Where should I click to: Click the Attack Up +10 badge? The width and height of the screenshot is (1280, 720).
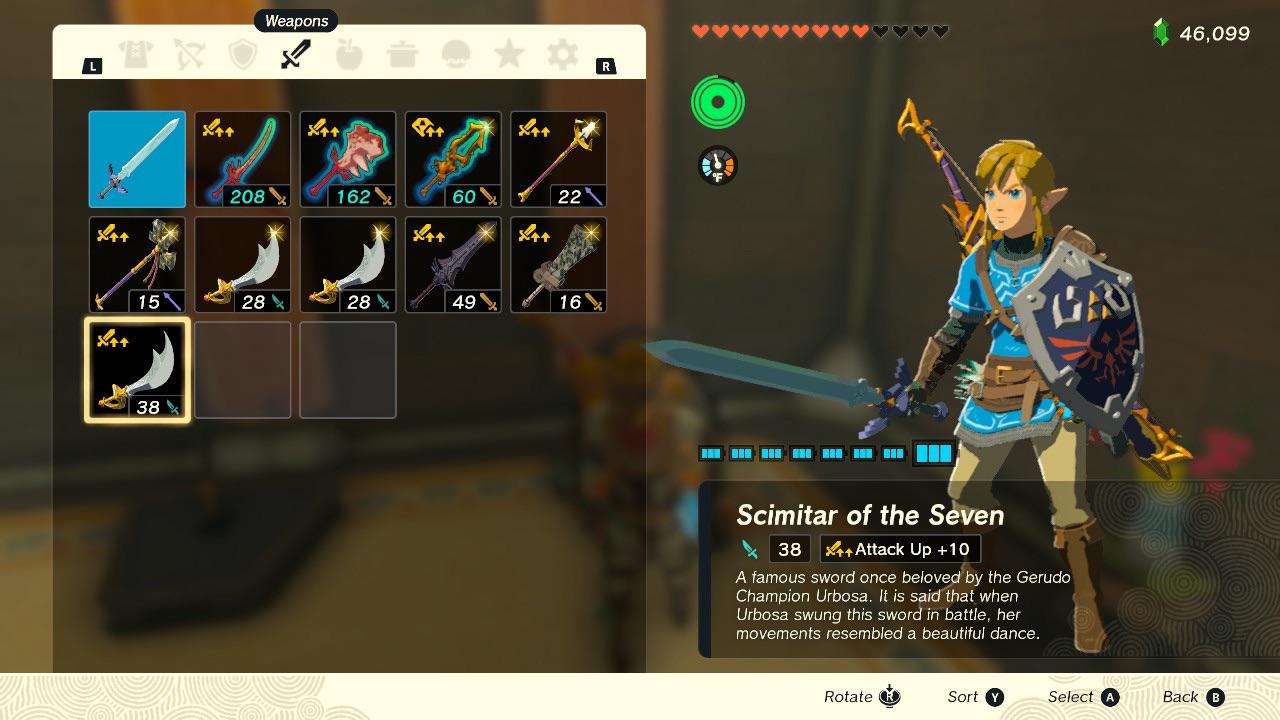coord(900,548)
